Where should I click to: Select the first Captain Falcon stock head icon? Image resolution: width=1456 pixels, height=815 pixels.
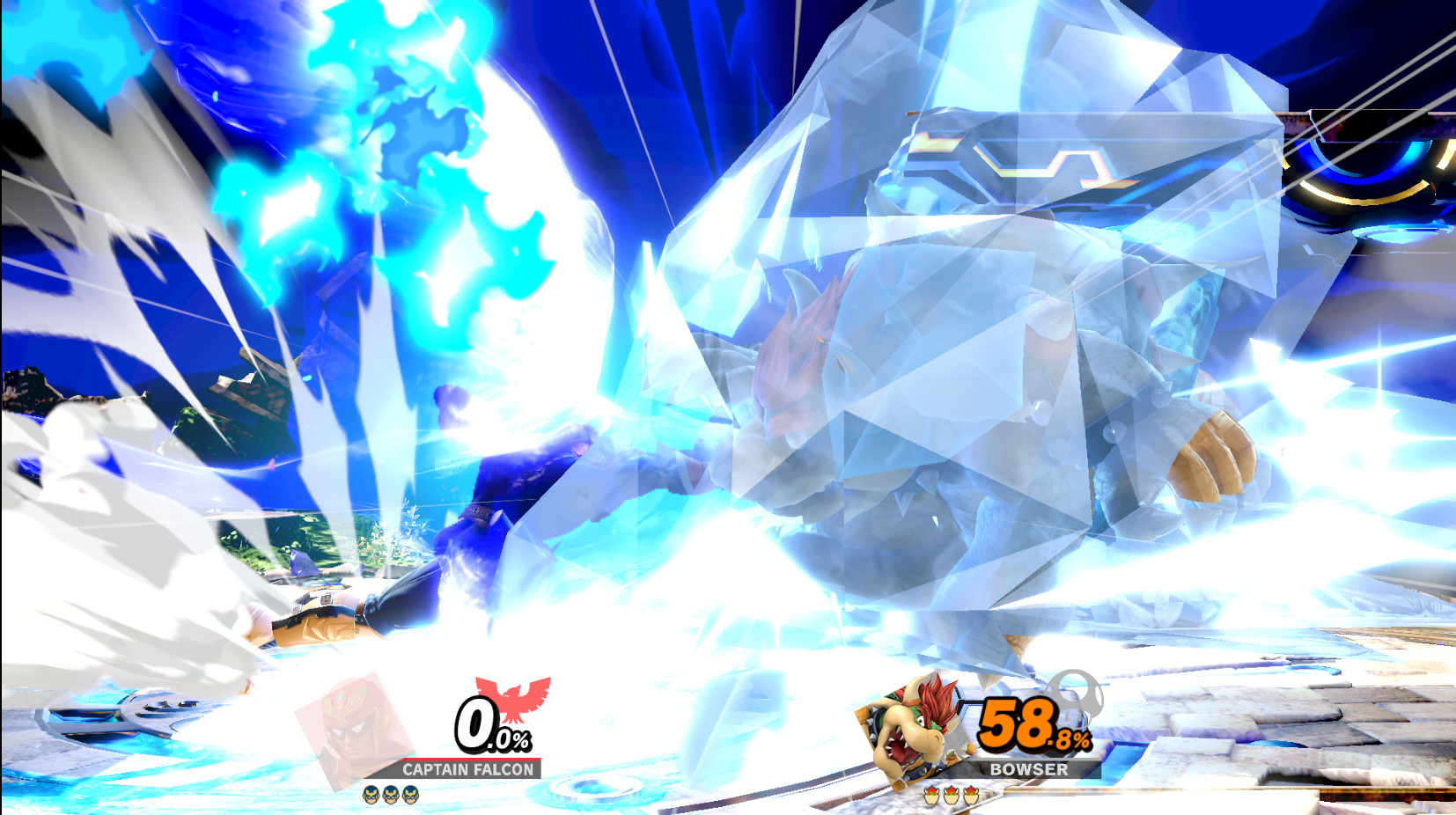click(x=370, y=793)
